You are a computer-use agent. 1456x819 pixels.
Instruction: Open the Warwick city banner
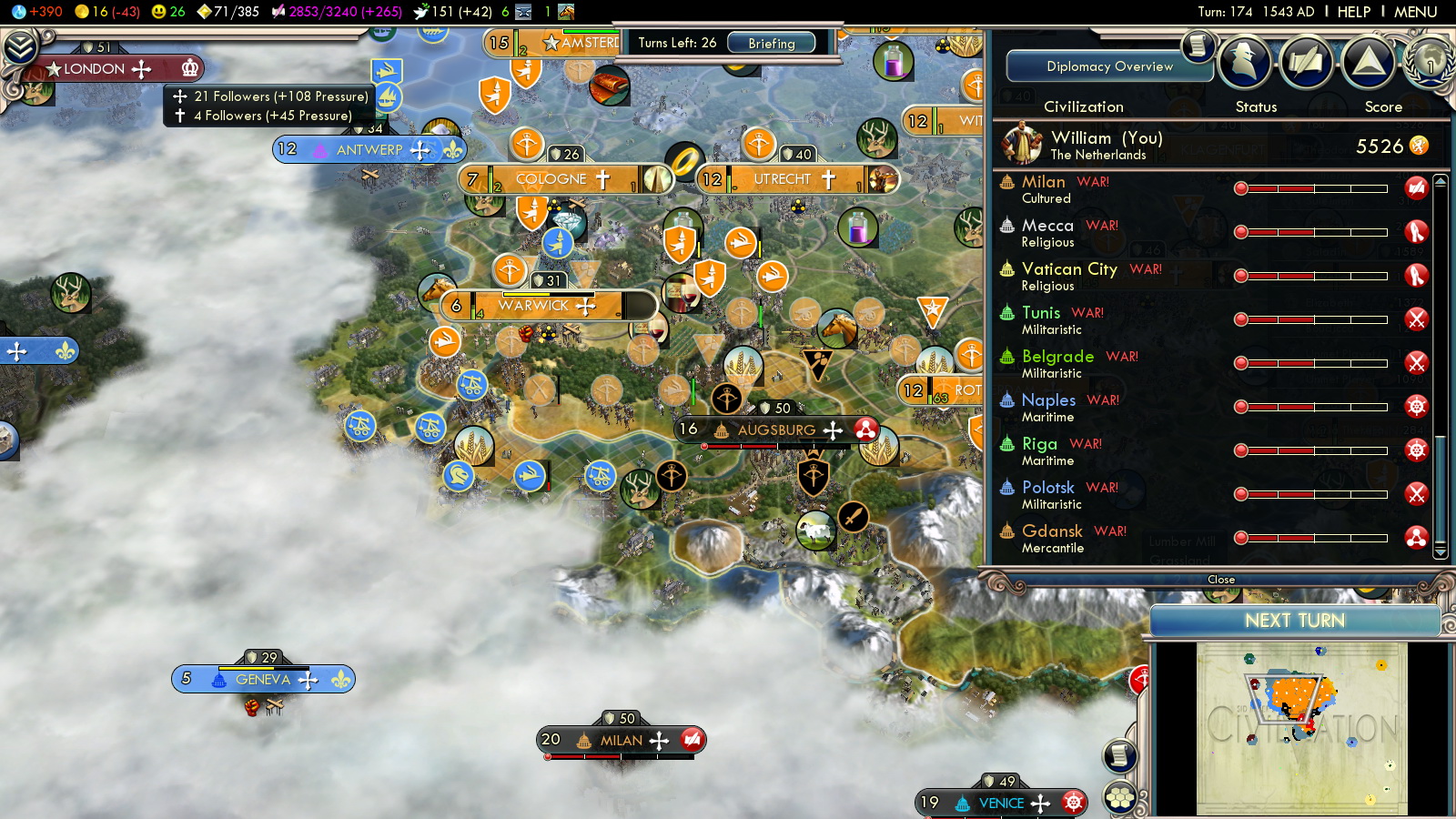(x=533, y=306)
